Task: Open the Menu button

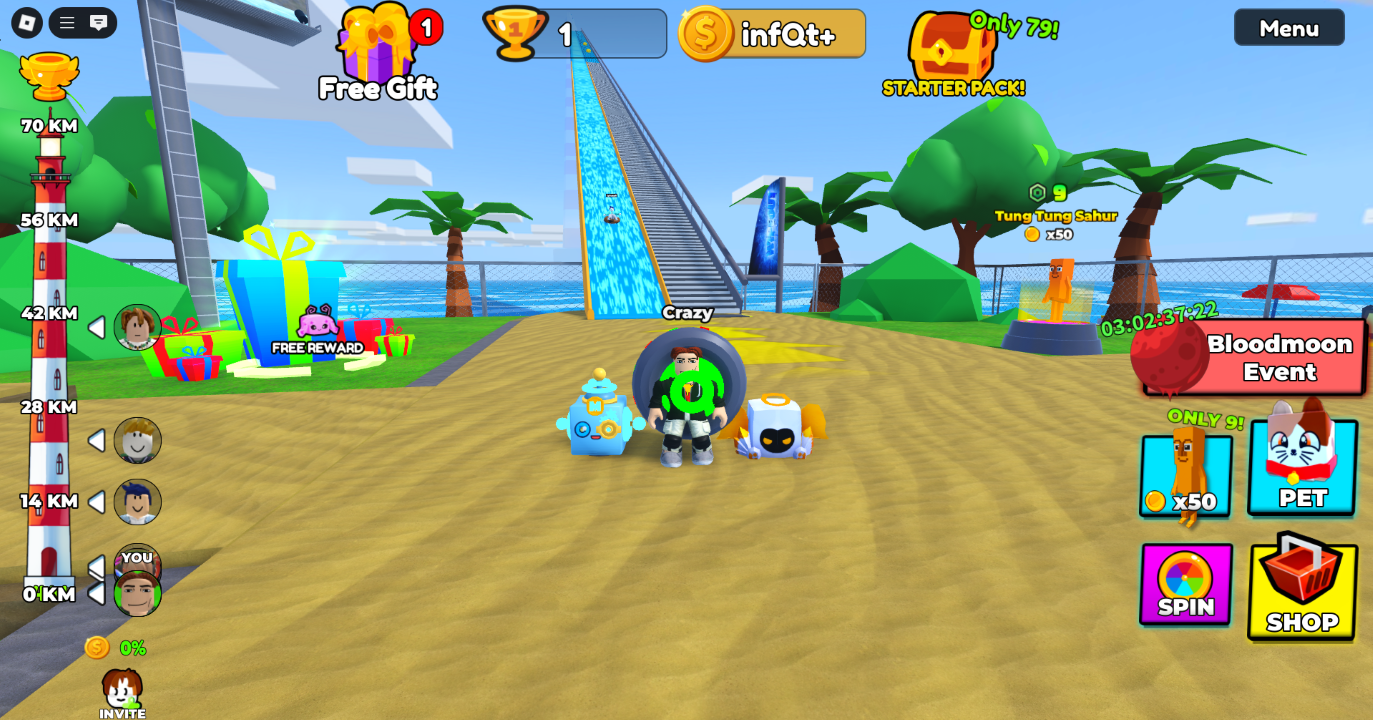Action: click(1288, 28)
